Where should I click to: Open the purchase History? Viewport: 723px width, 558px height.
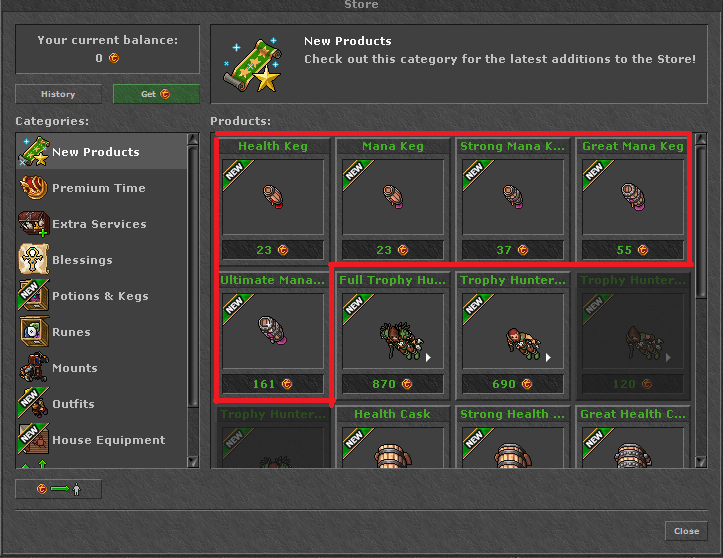[x=58, y=94]
